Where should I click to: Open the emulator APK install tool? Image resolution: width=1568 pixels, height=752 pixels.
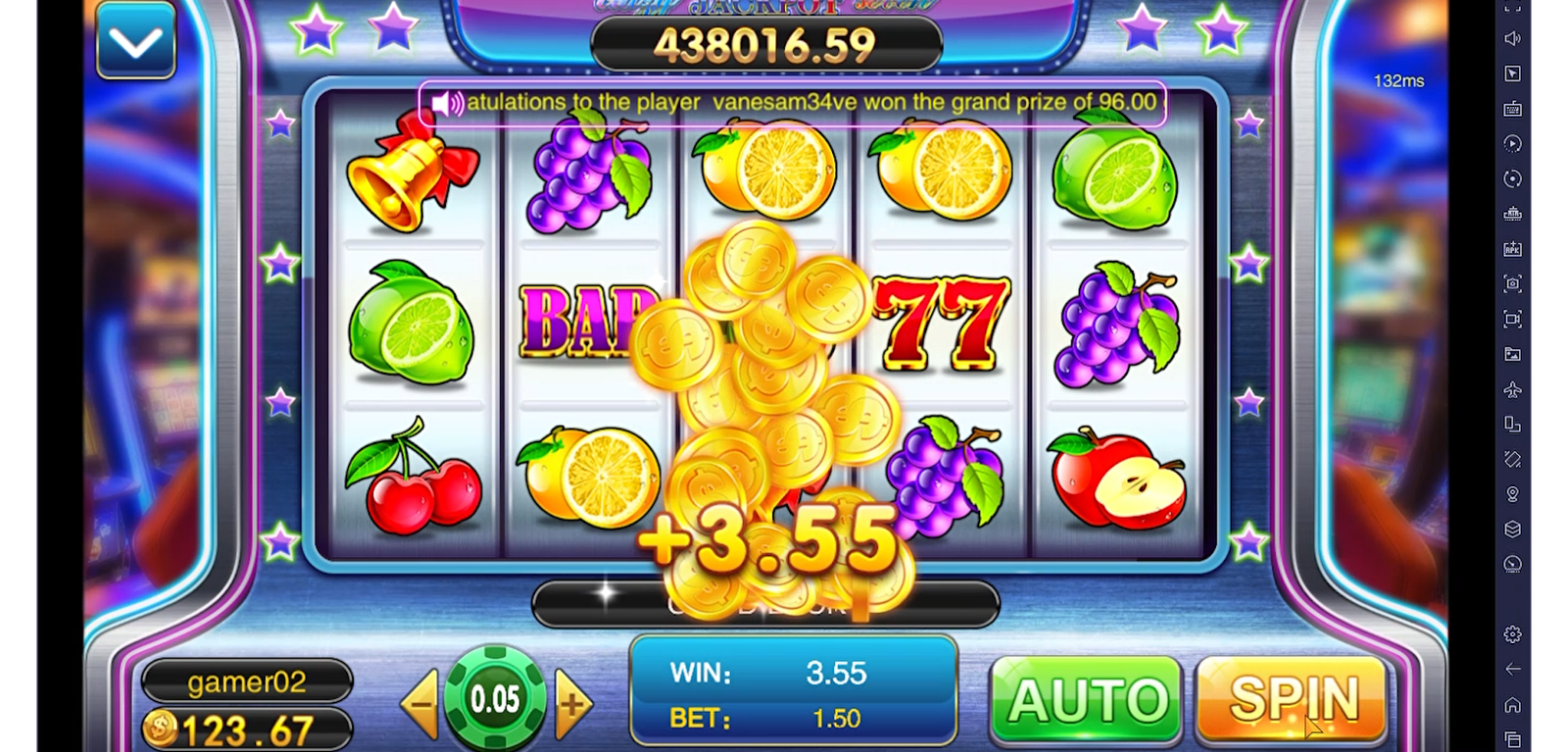(x=1513, y=249)
